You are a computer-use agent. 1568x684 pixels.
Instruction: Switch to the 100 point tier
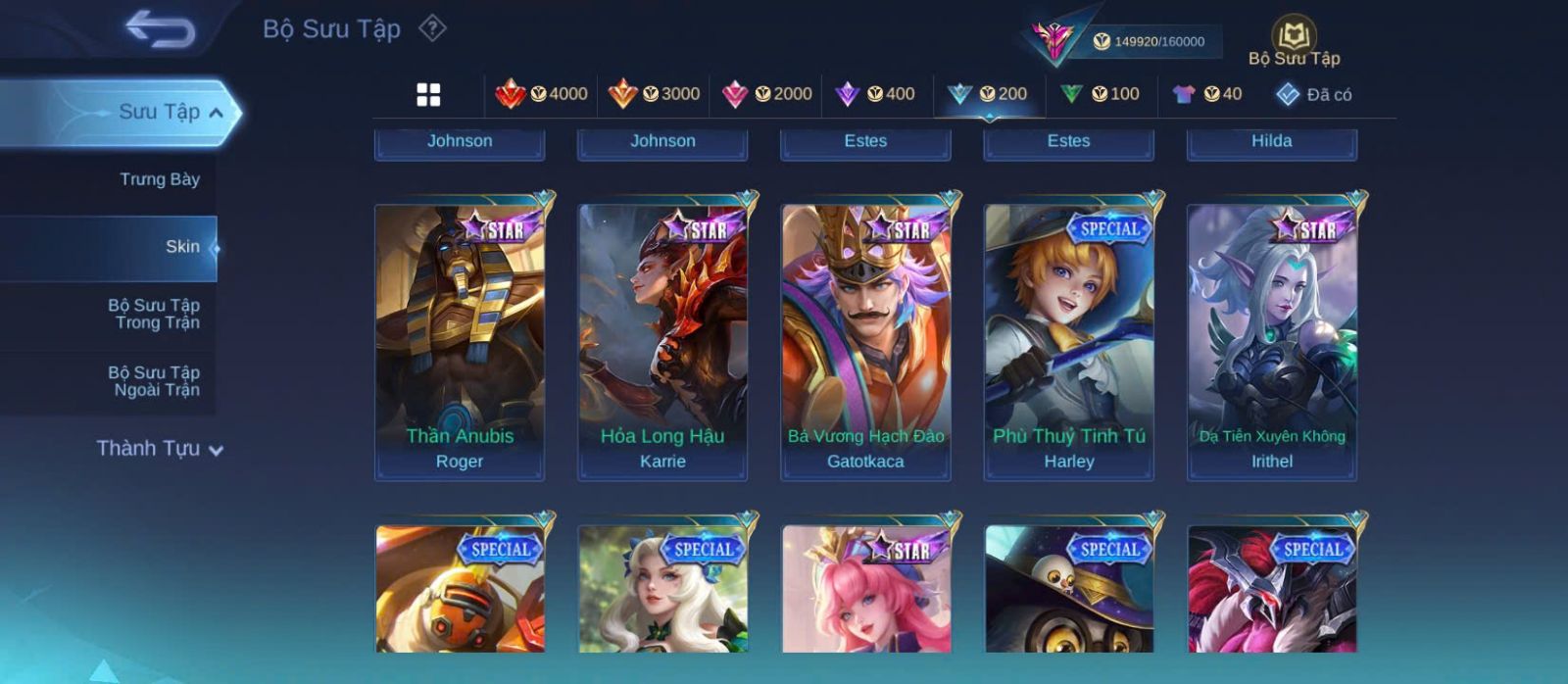click(x=1100, y=94)
